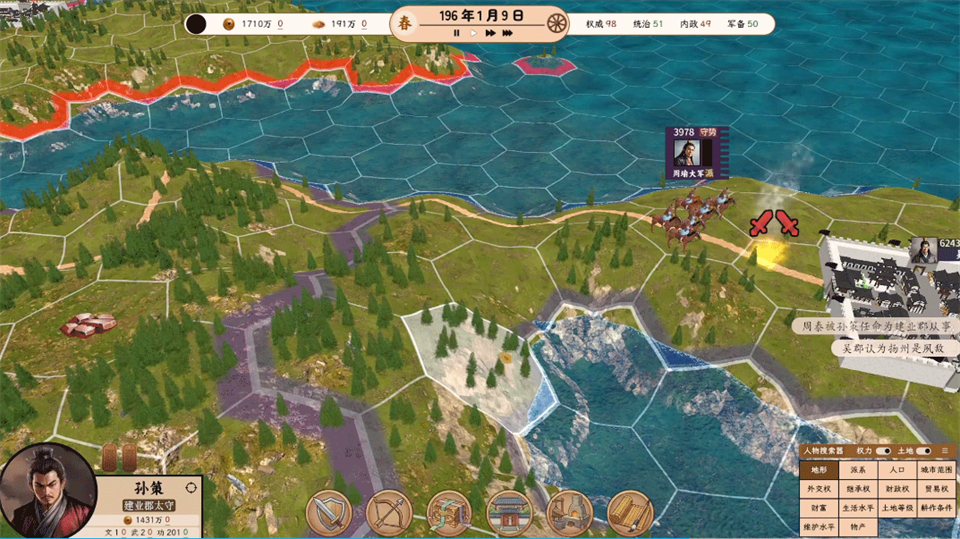Open the building with scroll menu
Screen dimensions: 960x539
[x=448, y=513]
